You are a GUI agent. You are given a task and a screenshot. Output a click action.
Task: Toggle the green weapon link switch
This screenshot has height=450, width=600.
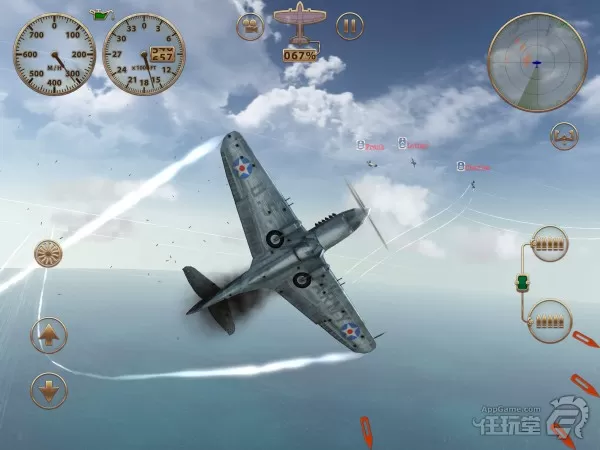[x=523, y=283]
